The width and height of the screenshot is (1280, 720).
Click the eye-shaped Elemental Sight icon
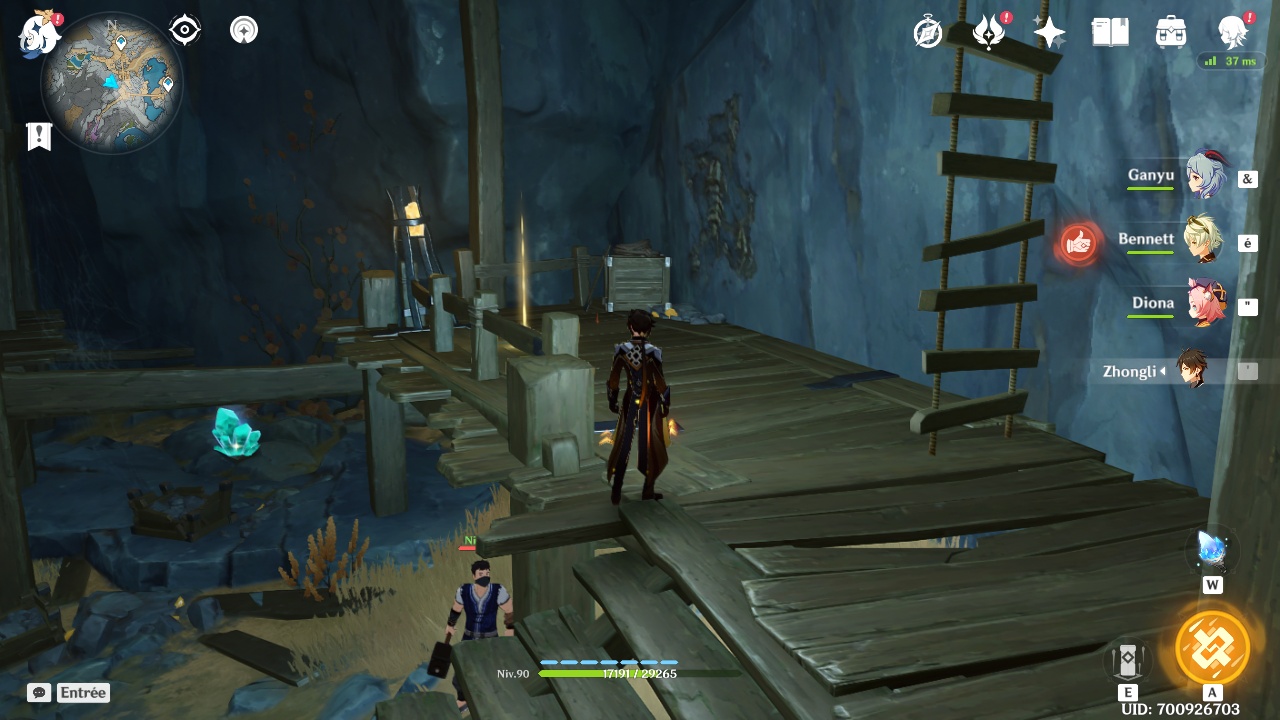185,30
